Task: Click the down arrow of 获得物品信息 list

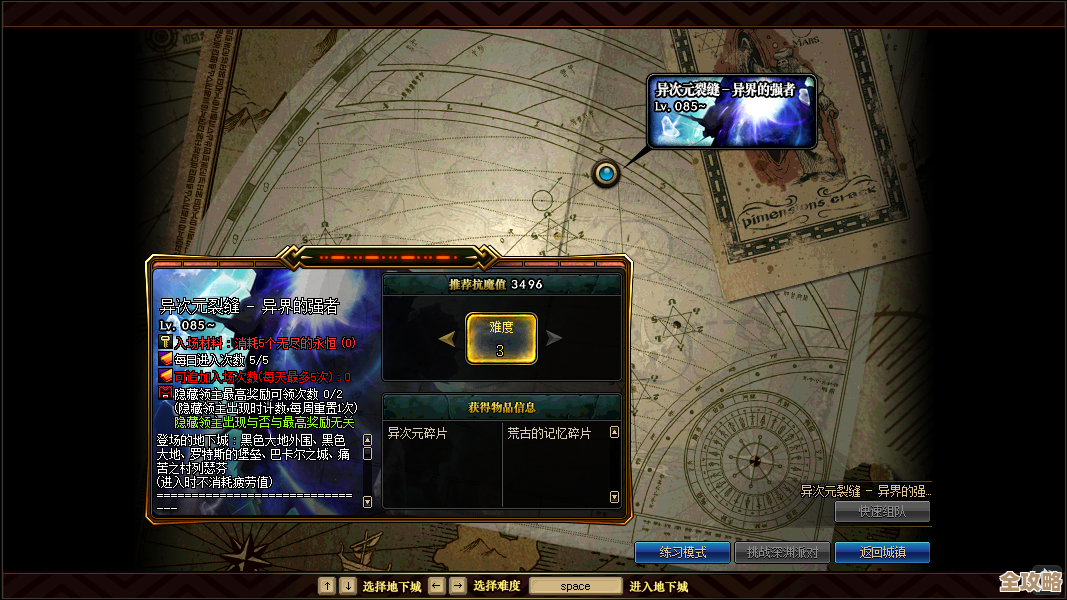Action: (614, 497)
